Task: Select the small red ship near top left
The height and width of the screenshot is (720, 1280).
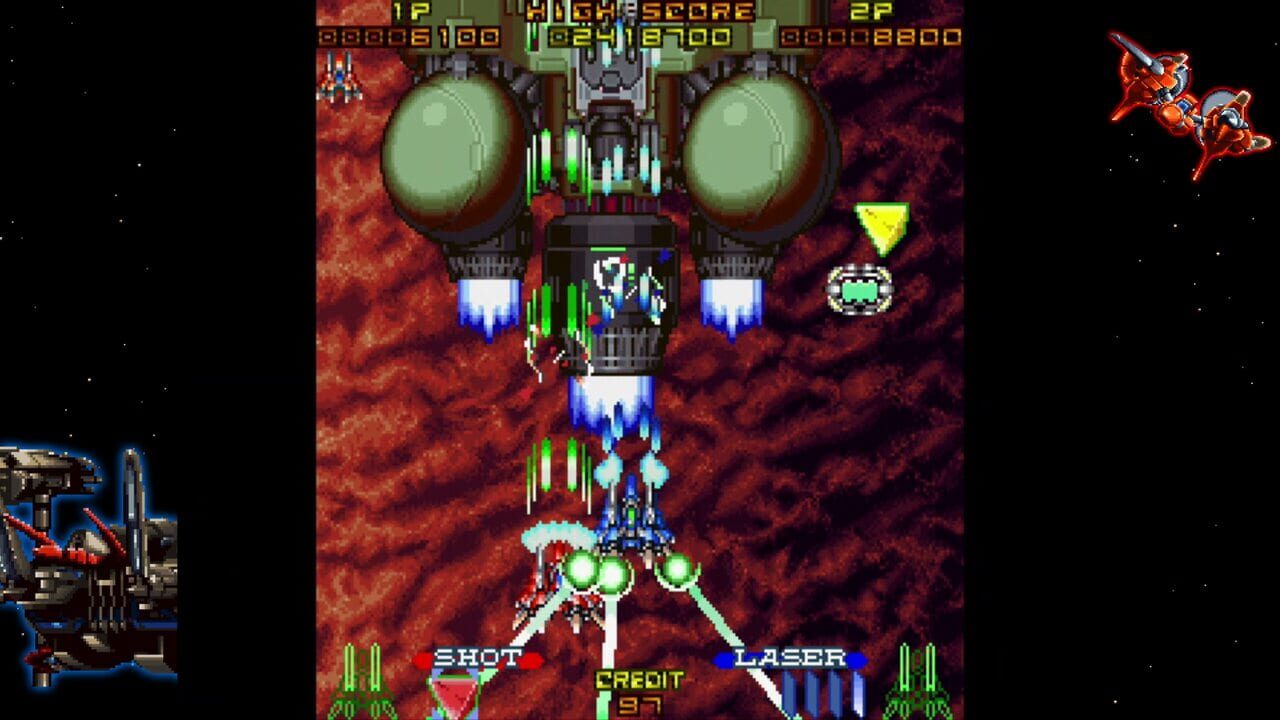Action: (340, 80)
